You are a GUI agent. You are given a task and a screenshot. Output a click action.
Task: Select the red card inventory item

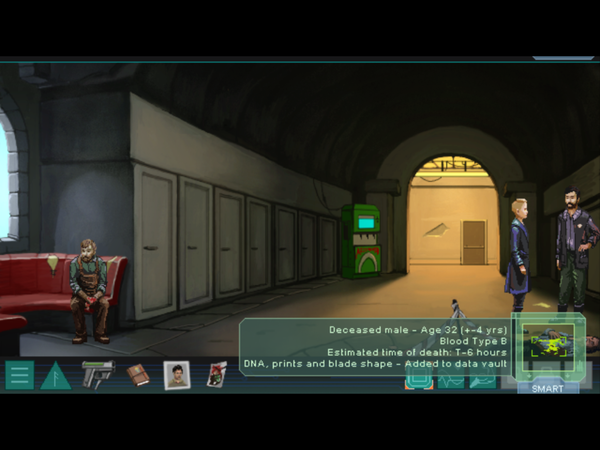click(216, 374)
